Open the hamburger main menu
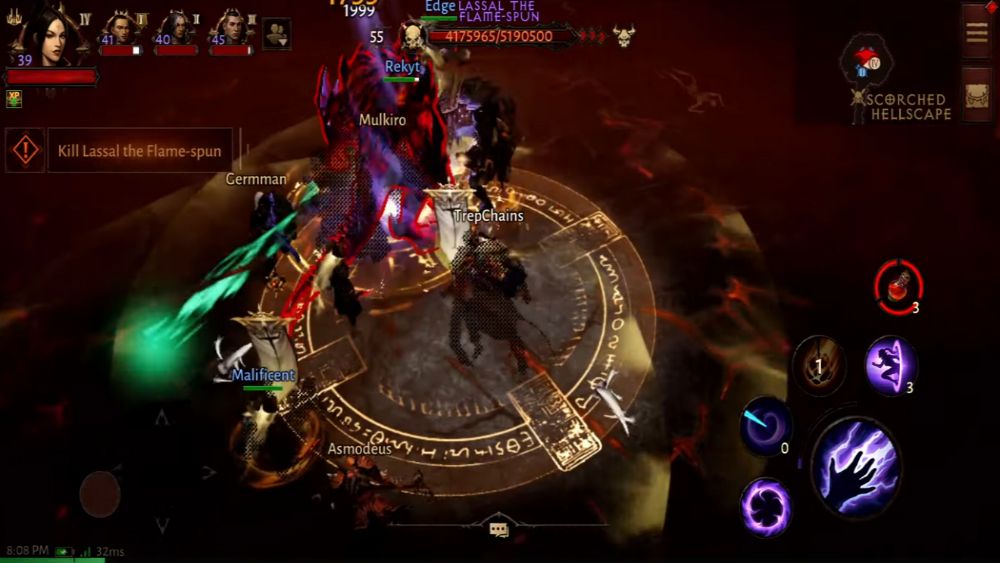The width and height of the screenshot is (1000, 563). click(x=976, y=32)
